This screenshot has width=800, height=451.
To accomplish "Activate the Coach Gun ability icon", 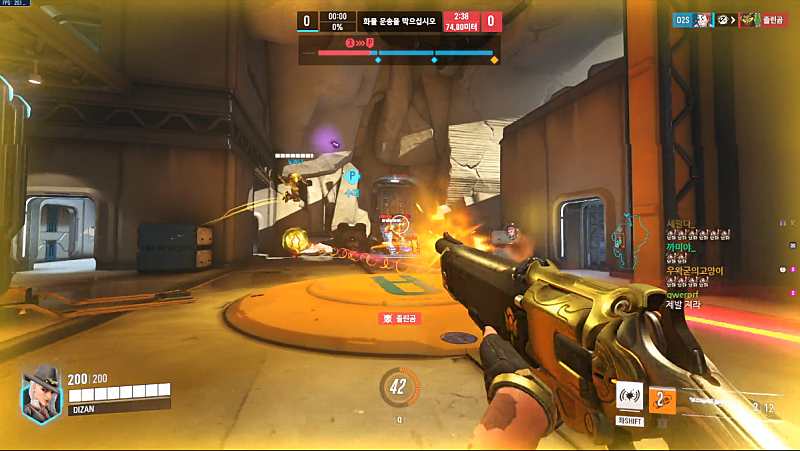I will coord(629,397).
